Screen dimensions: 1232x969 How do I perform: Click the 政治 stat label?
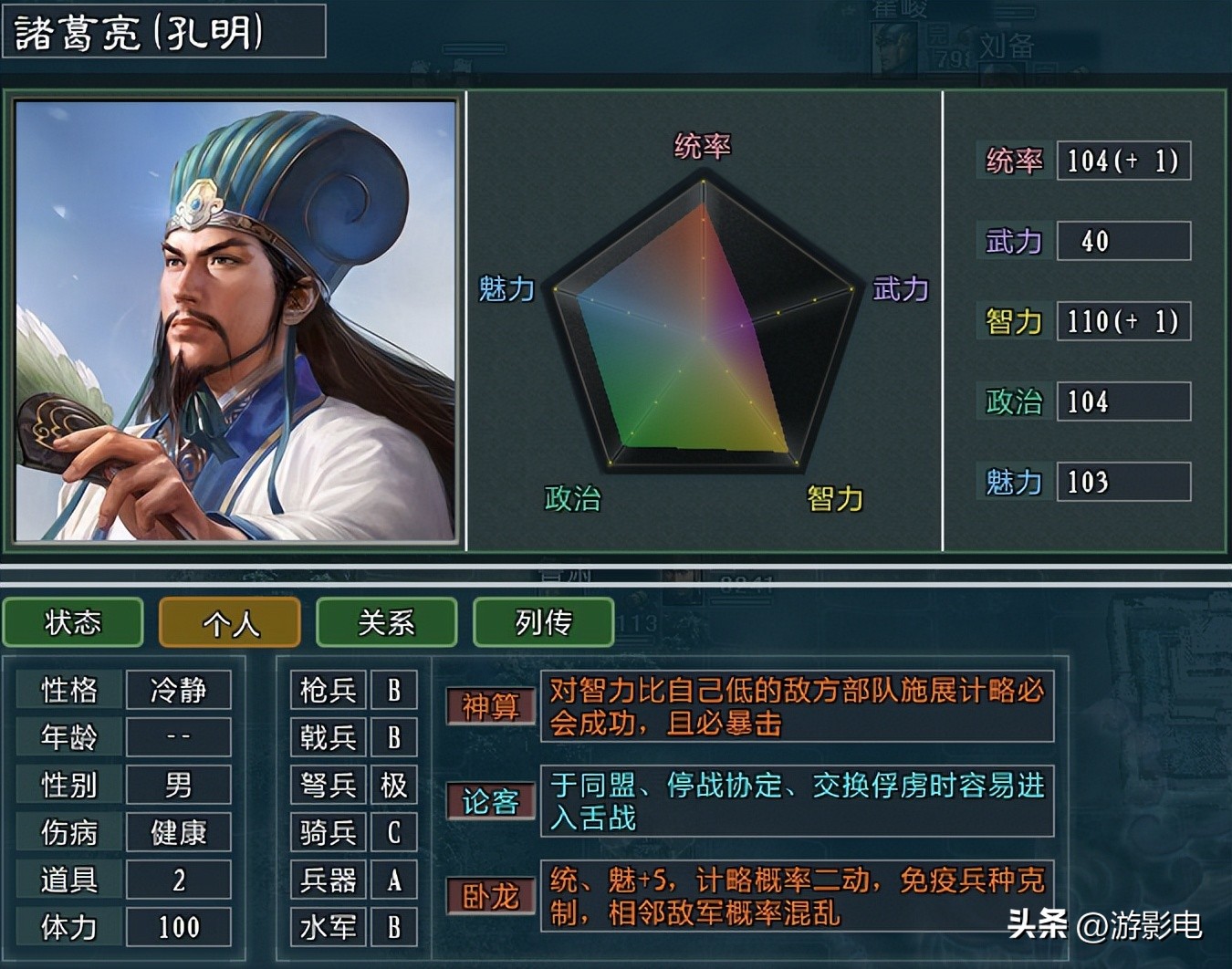click(1011, 401)
